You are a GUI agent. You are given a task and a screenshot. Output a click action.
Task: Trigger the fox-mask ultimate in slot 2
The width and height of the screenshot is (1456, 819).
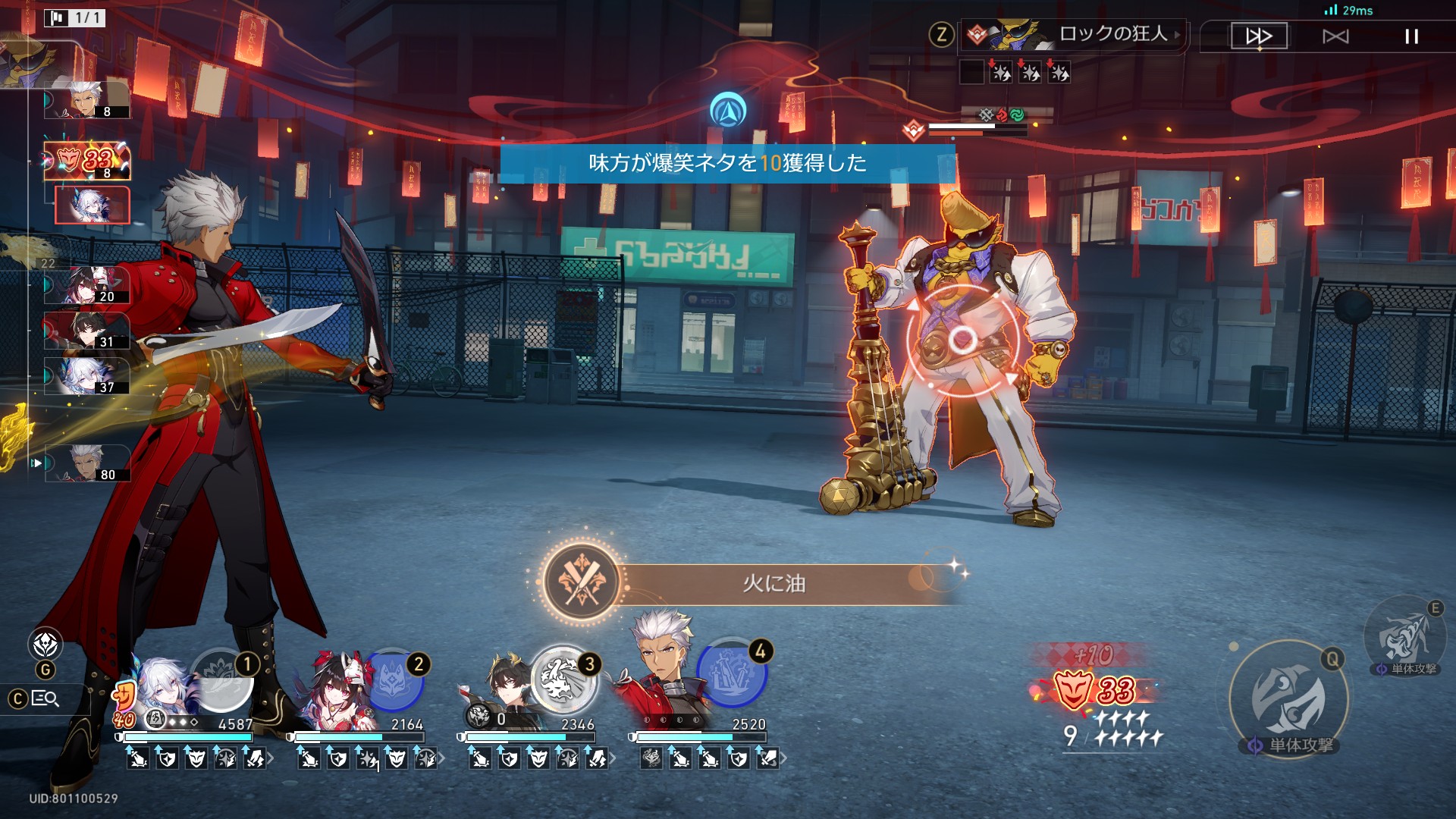(393, 680)
